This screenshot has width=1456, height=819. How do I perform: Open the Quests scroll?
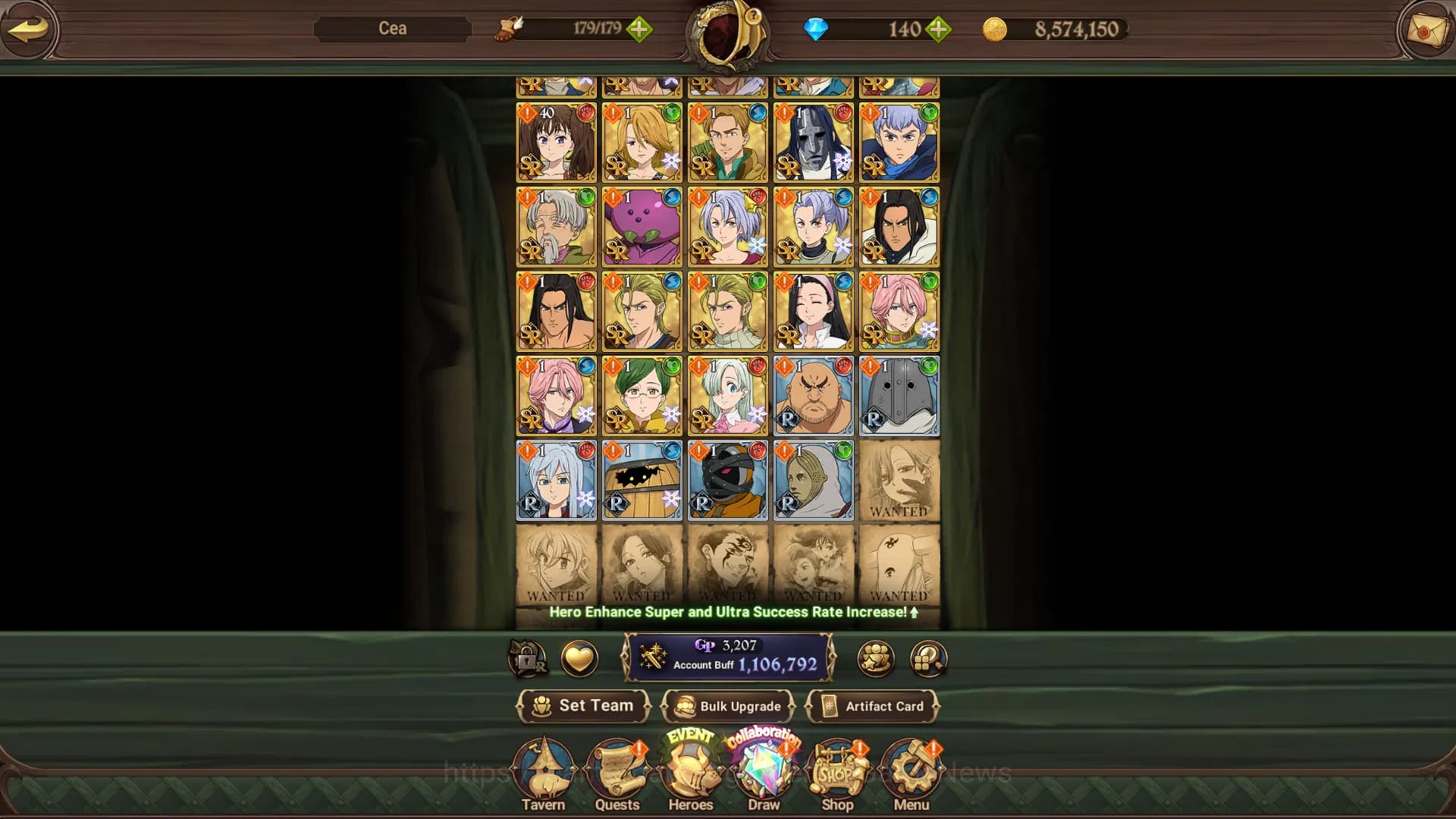(x=618, y=773)
